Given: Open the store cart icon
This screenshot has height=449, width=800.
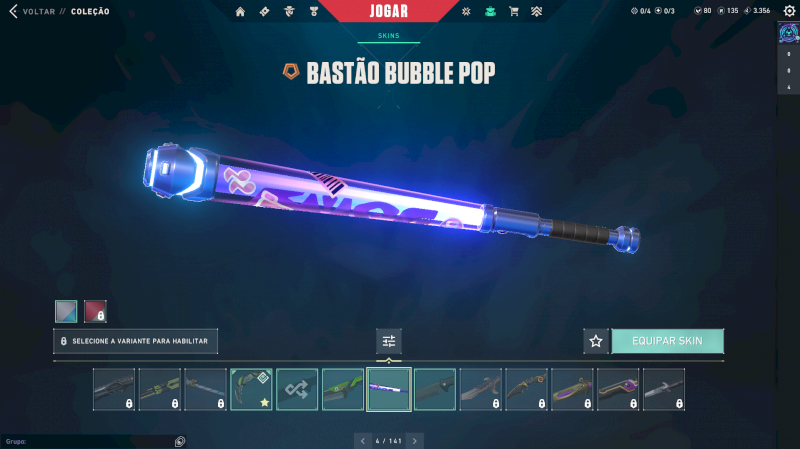Looking at the screenshot, I should tap(513, 12).
